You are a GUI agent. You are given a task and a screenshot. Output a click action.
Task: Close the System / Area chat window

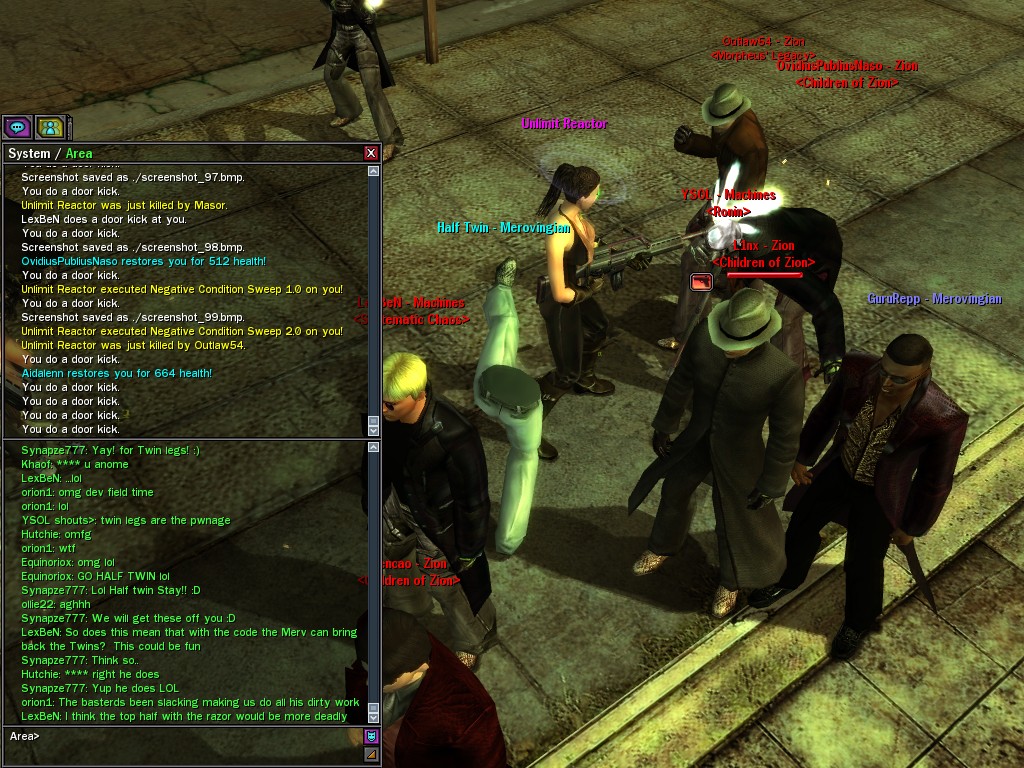tap(371, 153)
